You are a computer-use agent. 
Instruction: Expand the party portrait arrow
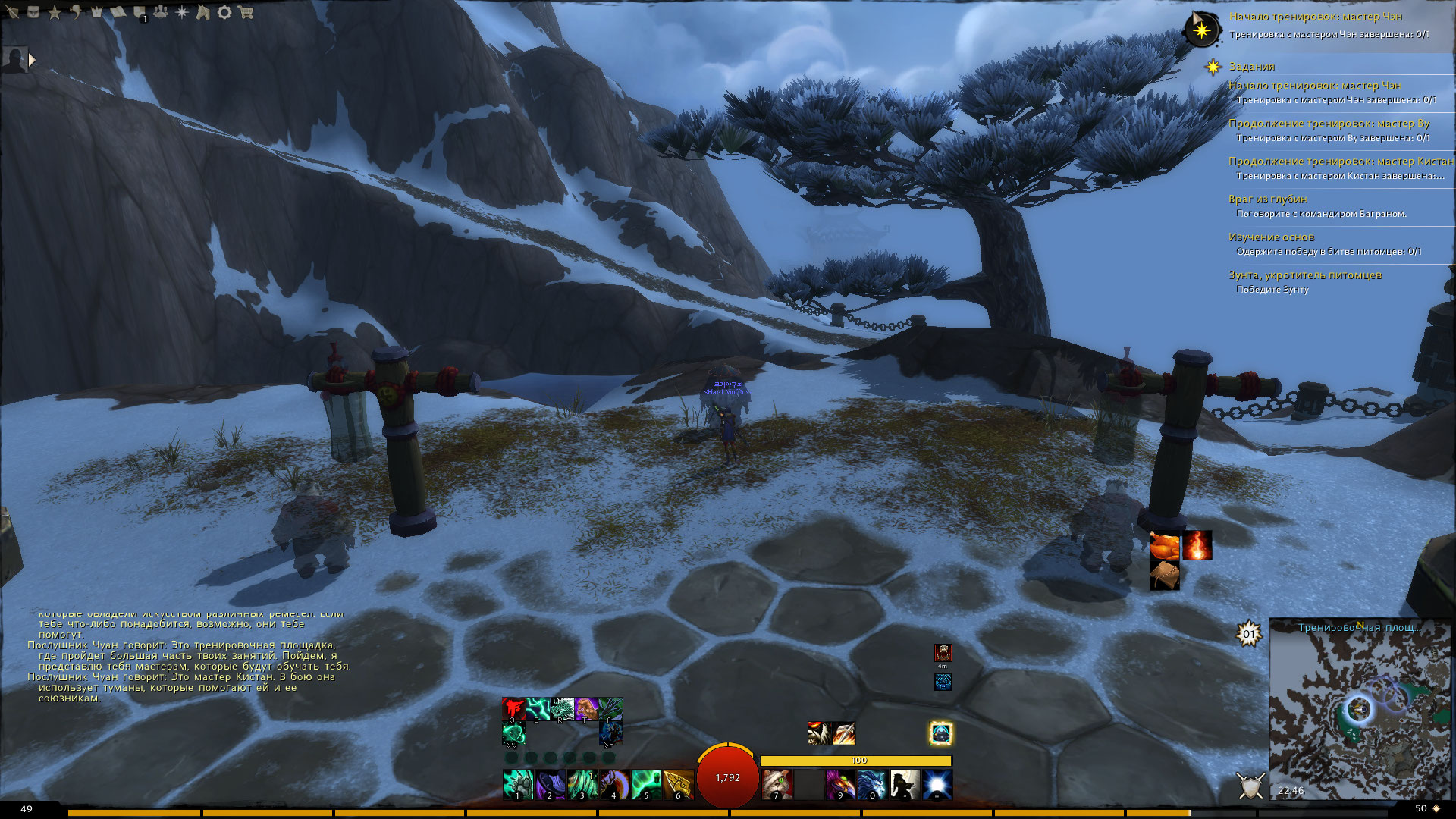32,59
